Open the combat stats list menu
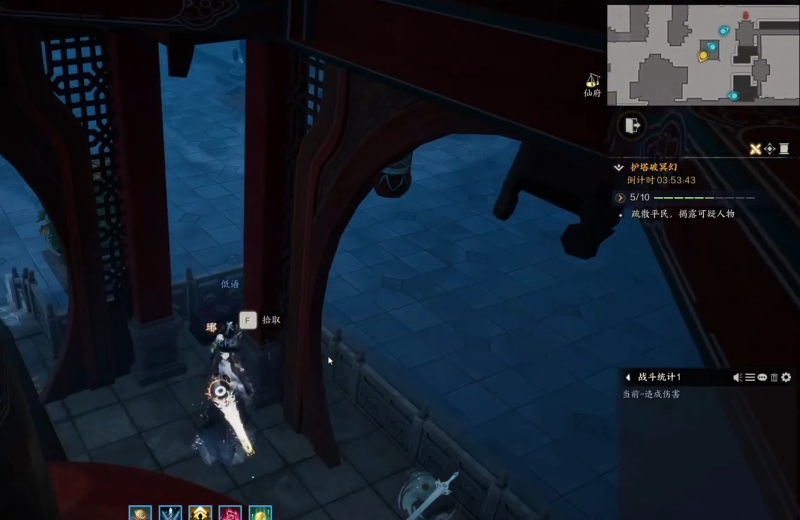This screenshot has width=800, height=520. pos(750,377)
